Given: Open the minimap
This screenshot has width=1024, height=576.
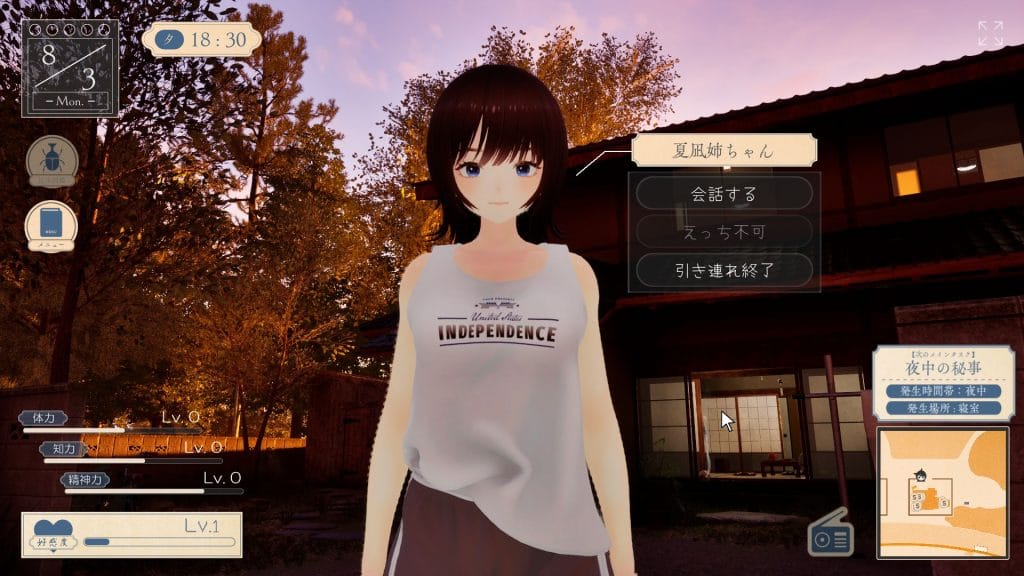Looking at the screenshot, I should [x=944, y=492].
